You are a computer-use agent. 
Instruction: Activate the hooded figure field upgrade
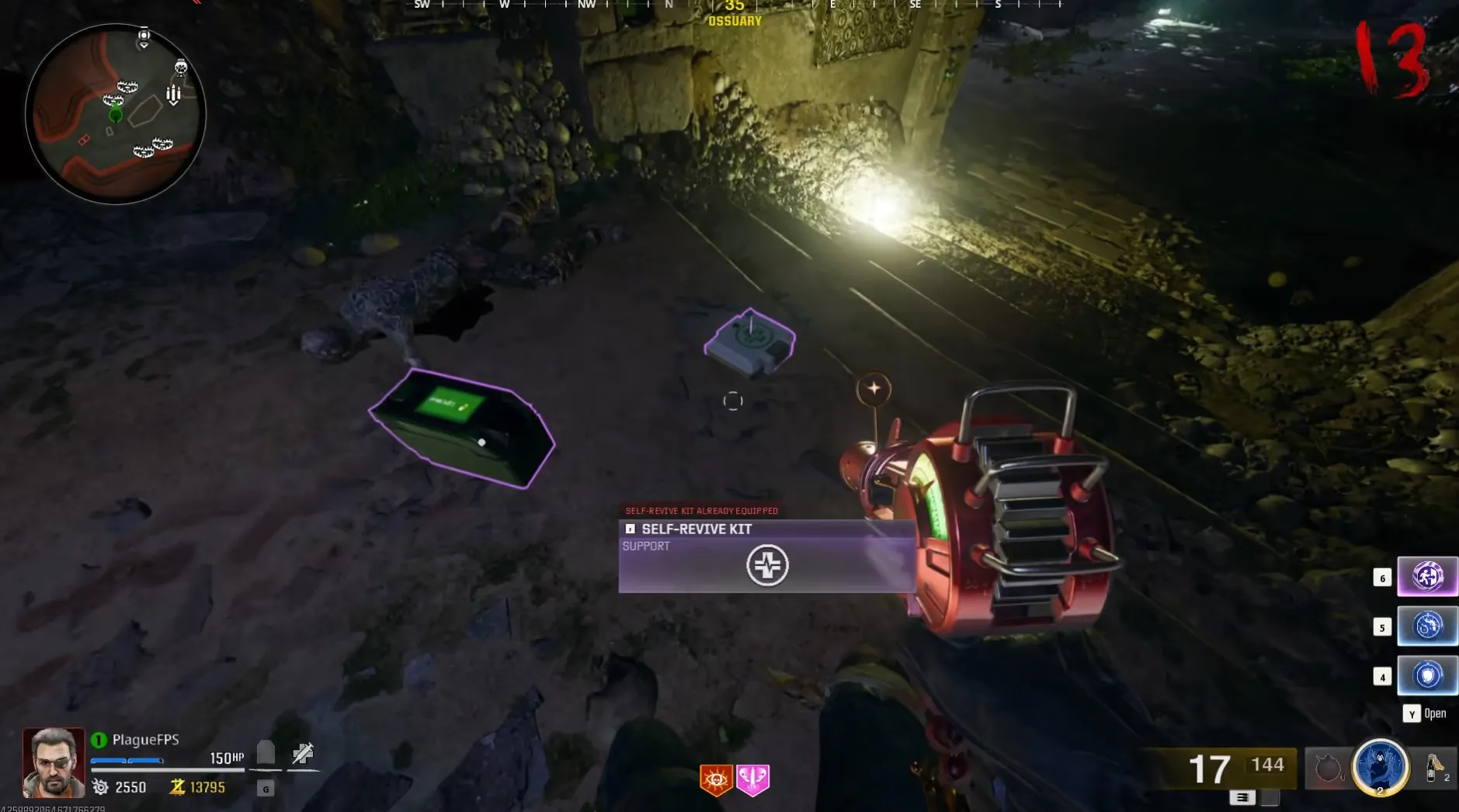[1380, 767]
